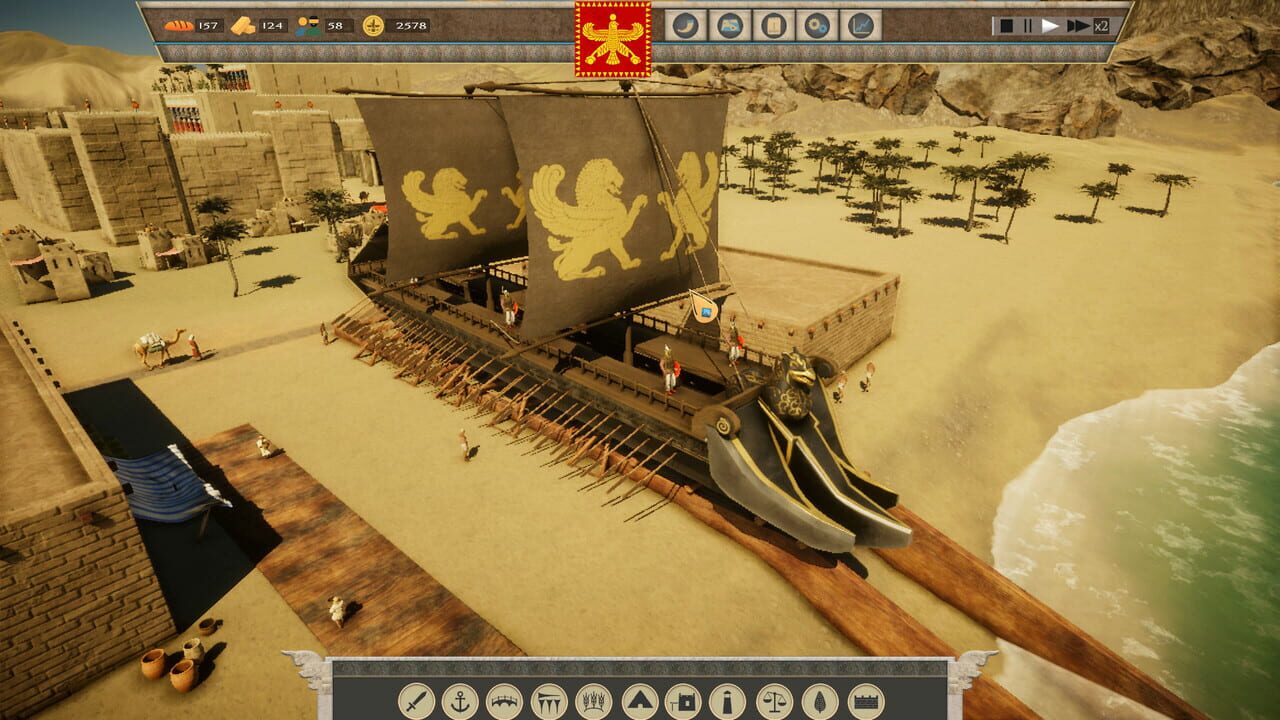View the statistics chart icon
The height and width of the screenshot is (720, 1280).
859,27
